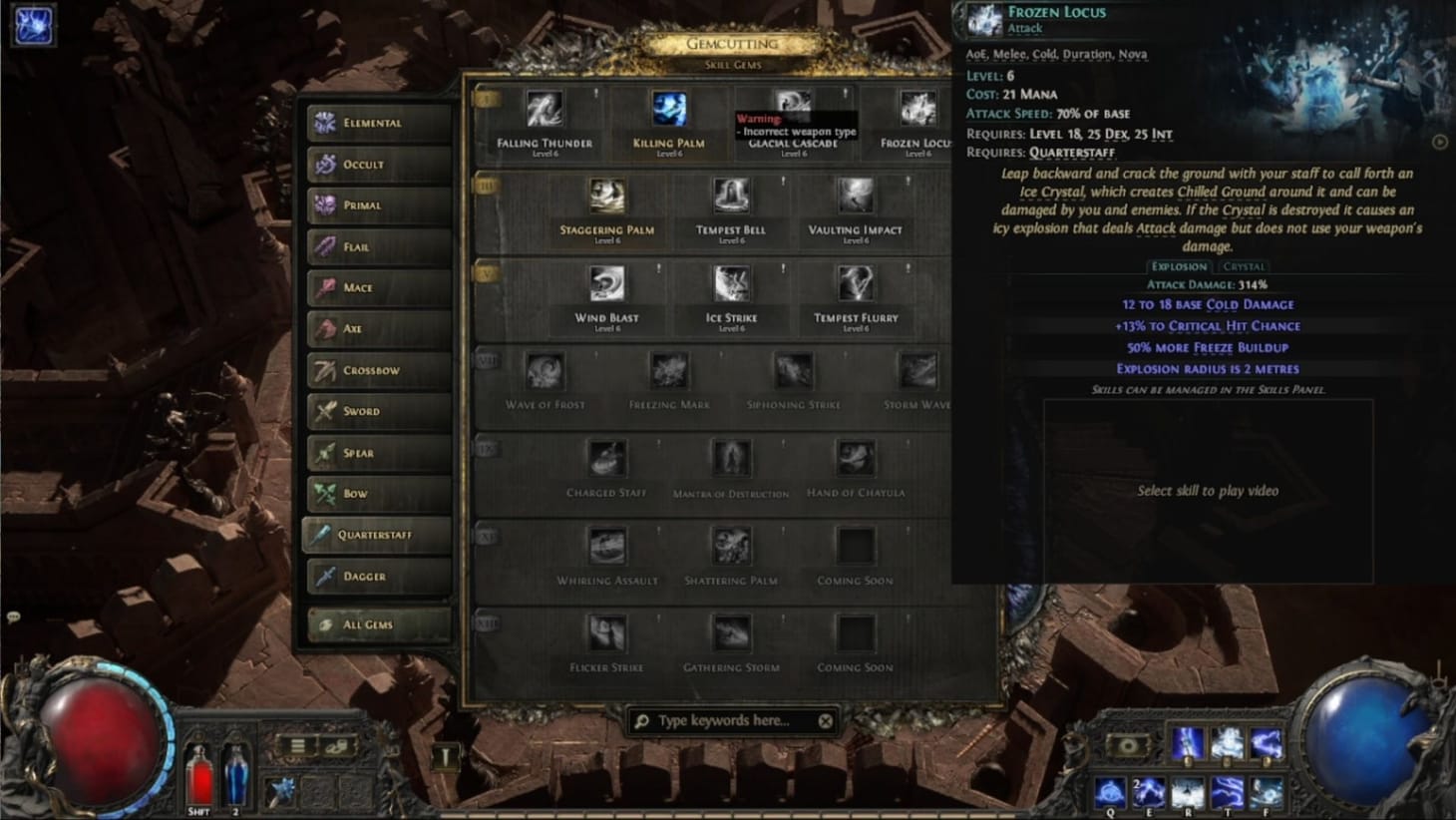Image resolution: width=1456 pixels, height=820 pixels.
Task: Open the All Gems category
Action: pyautogui.click(x=377, y=623)
